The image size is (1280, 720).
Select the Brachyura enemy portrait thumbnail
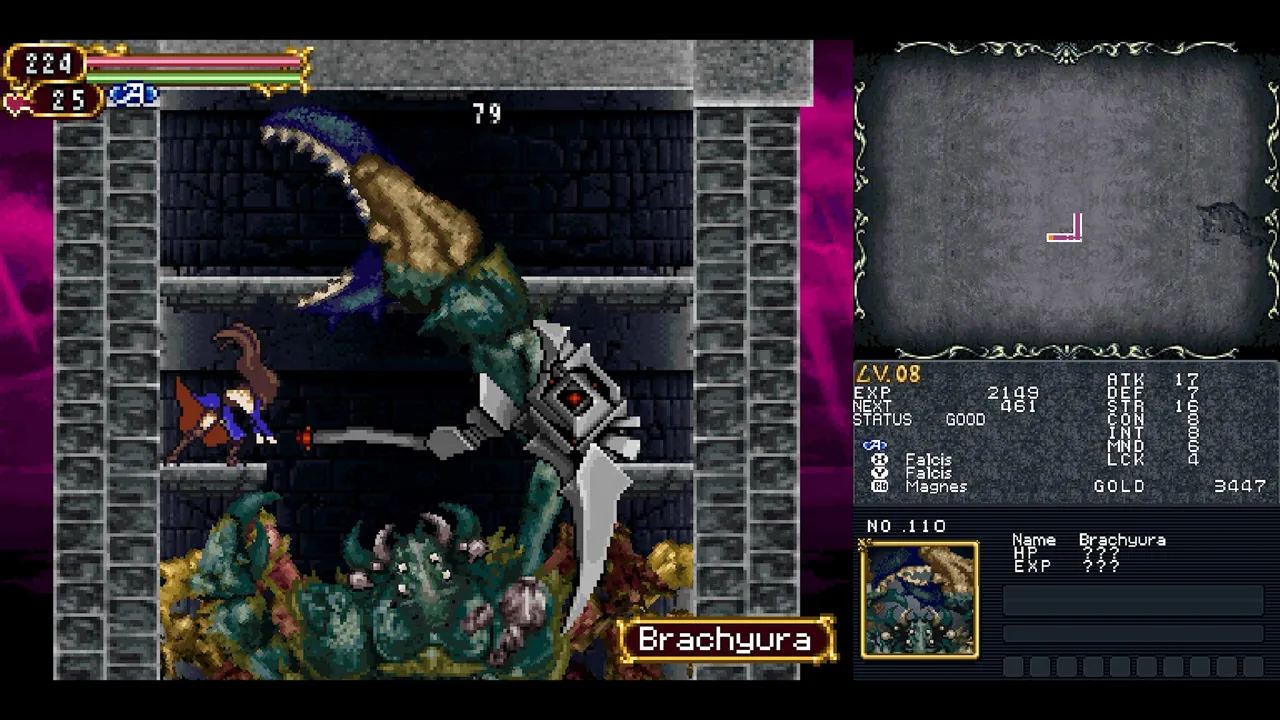[x=919, y=598]
